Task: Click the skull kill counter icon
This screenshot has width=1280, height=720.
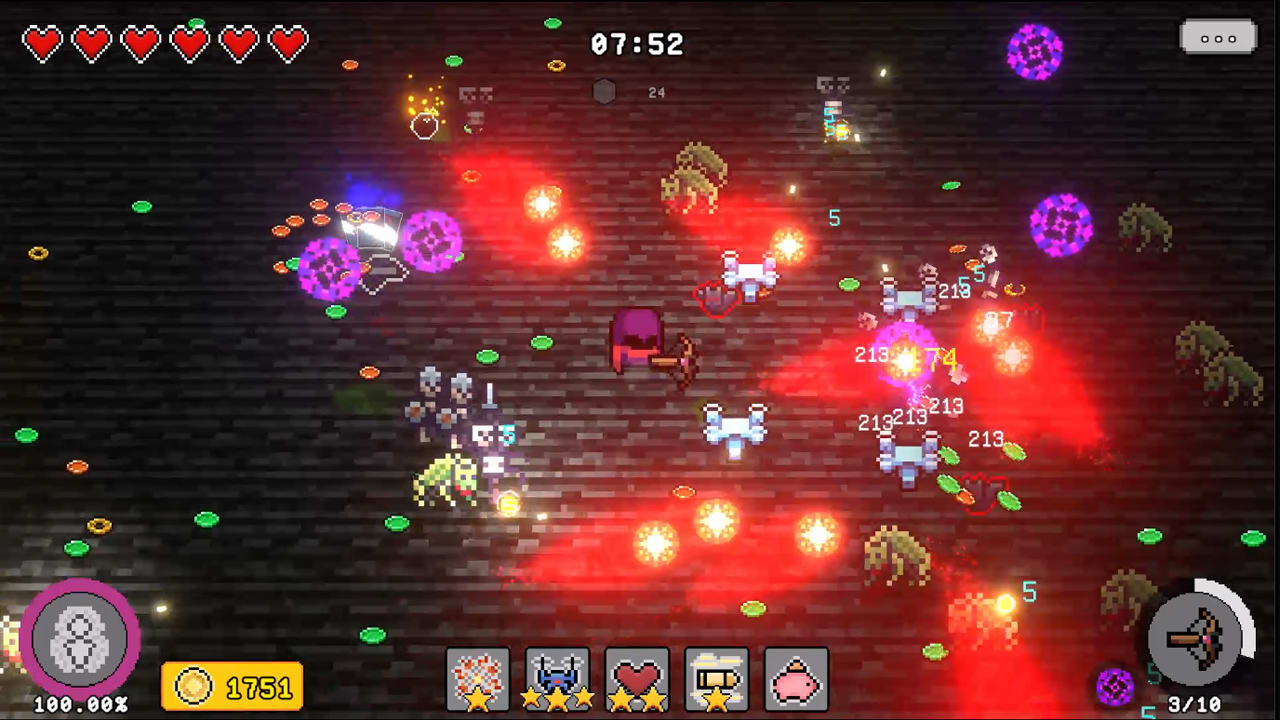Action: tap(603, 91)
